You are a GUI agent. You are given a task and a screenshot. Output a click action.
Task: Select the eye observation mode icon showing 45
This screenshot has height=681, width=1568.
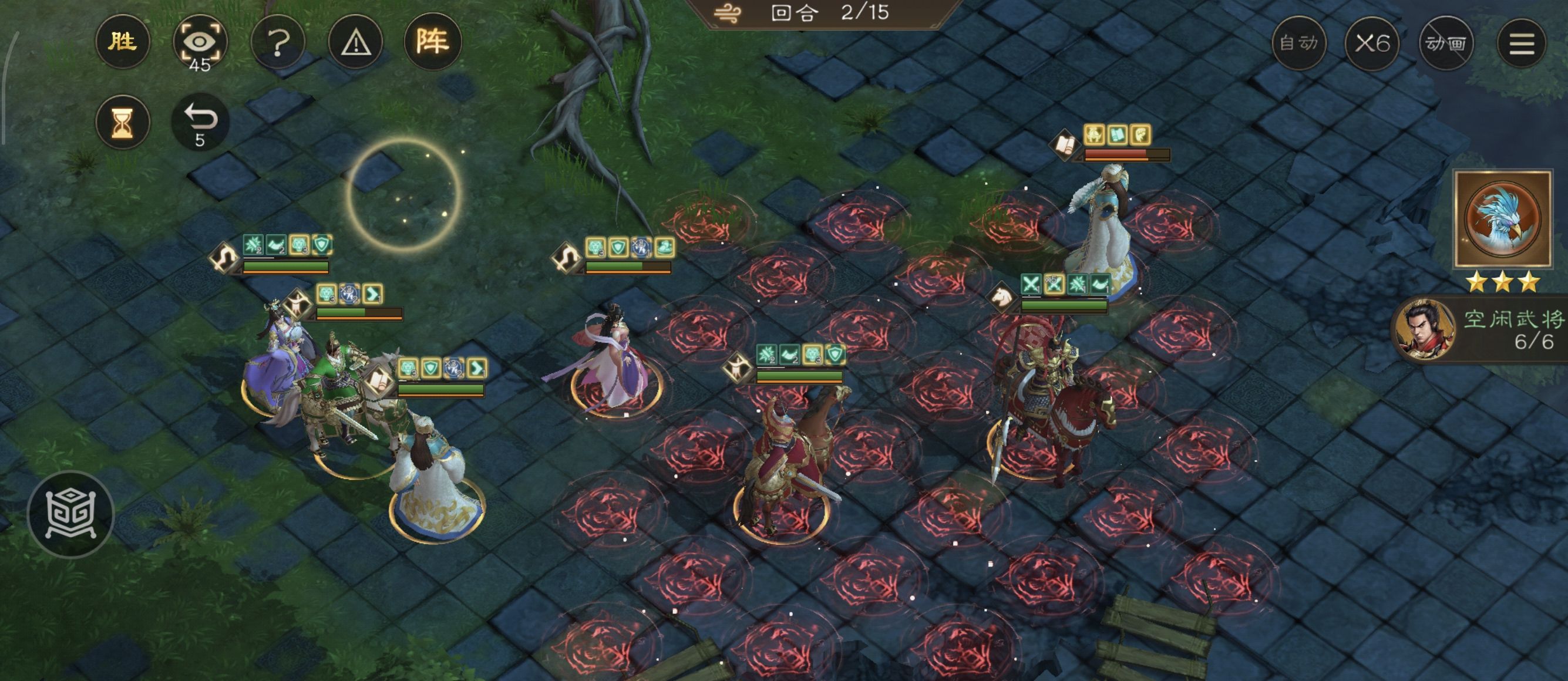201,41
